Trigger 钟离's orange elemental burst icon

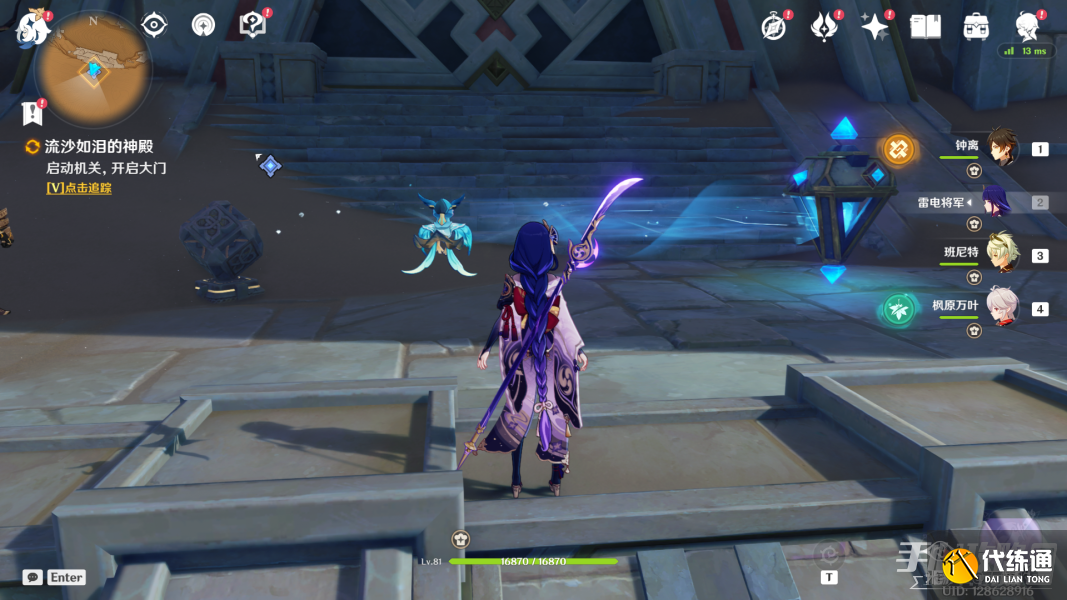[x=898, y=150]
